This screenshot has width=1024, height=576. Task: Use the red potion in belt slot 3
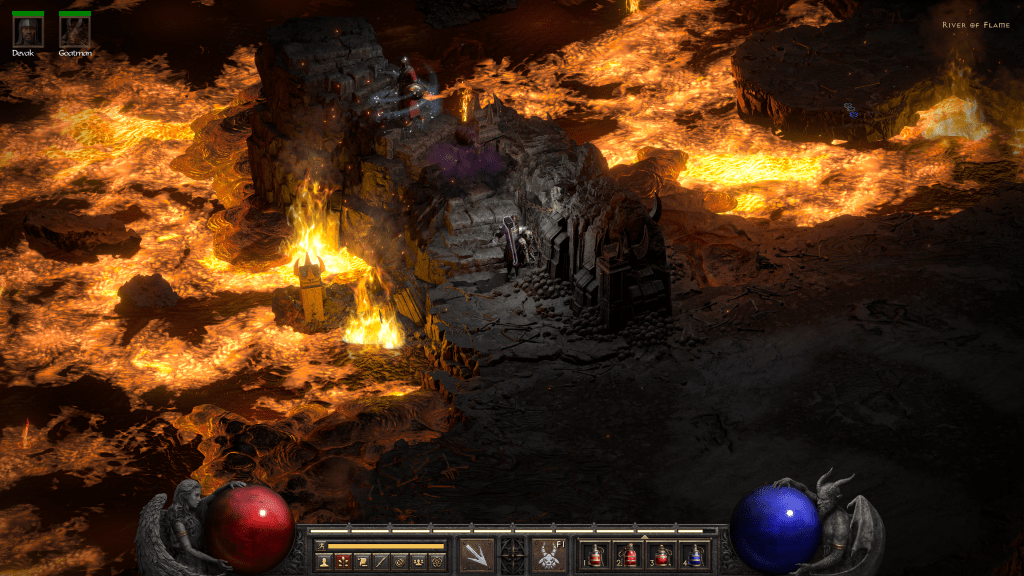(661, 557)
